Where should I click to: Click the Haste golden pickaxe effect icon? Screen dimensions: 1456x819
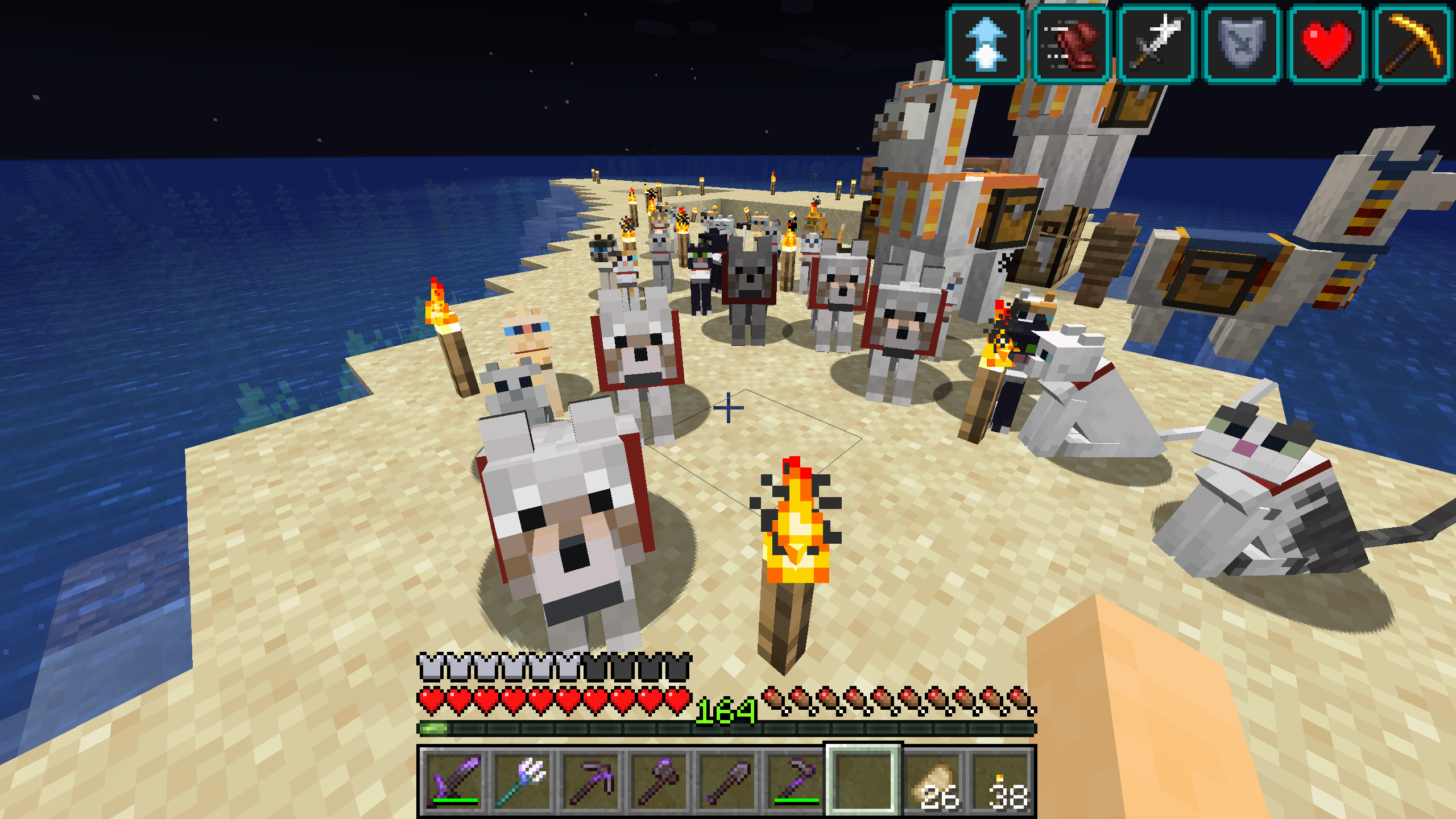point(1412,44)
